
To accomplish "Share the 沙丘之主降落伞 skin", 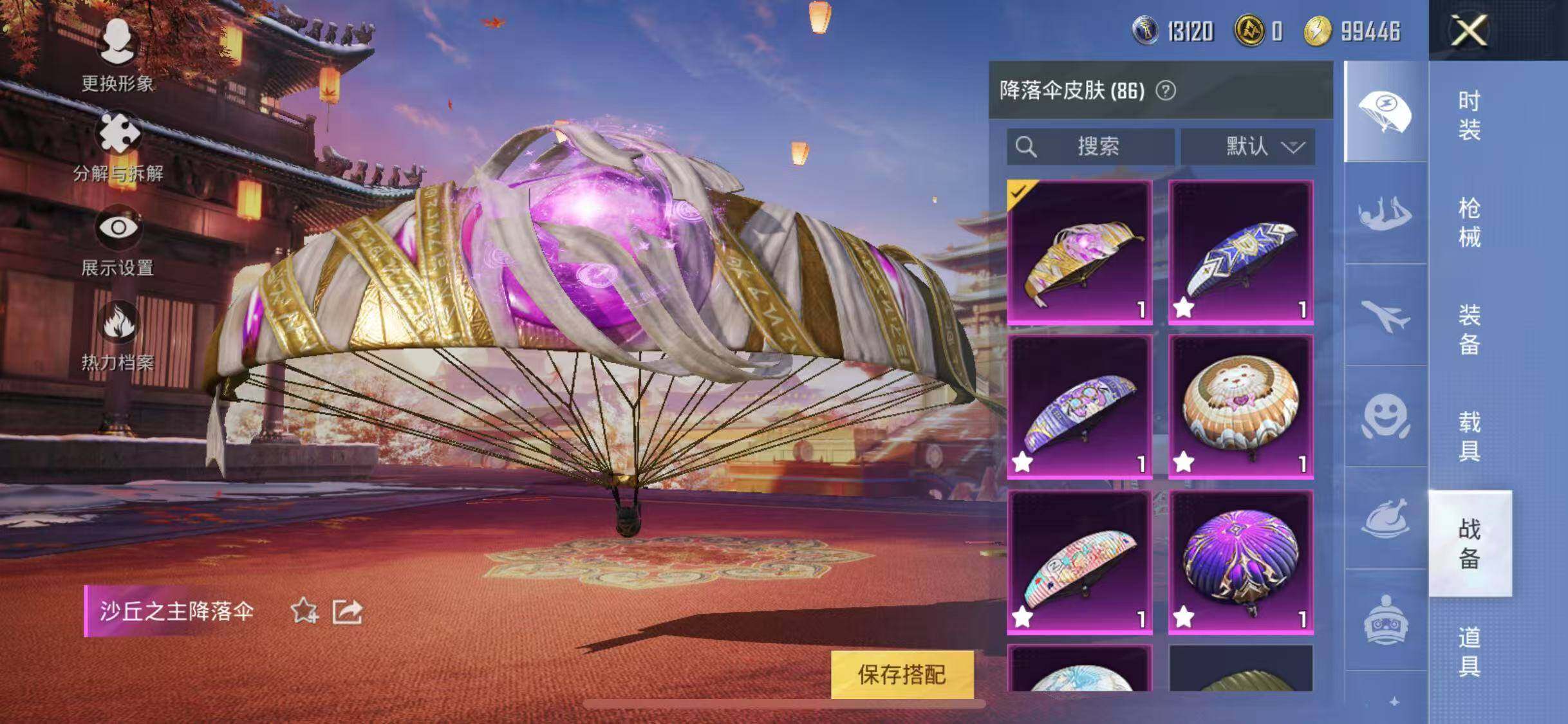I will tap(348, 611).
